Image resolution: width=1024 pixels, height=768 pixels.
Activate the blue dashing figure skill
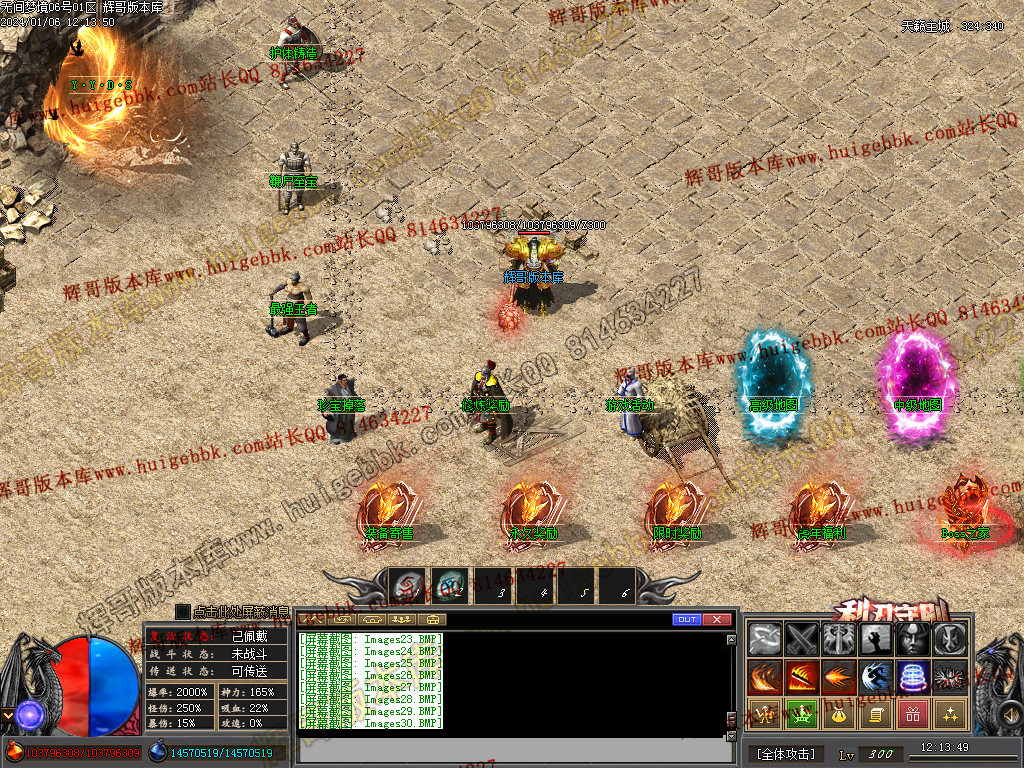point(876,677)
